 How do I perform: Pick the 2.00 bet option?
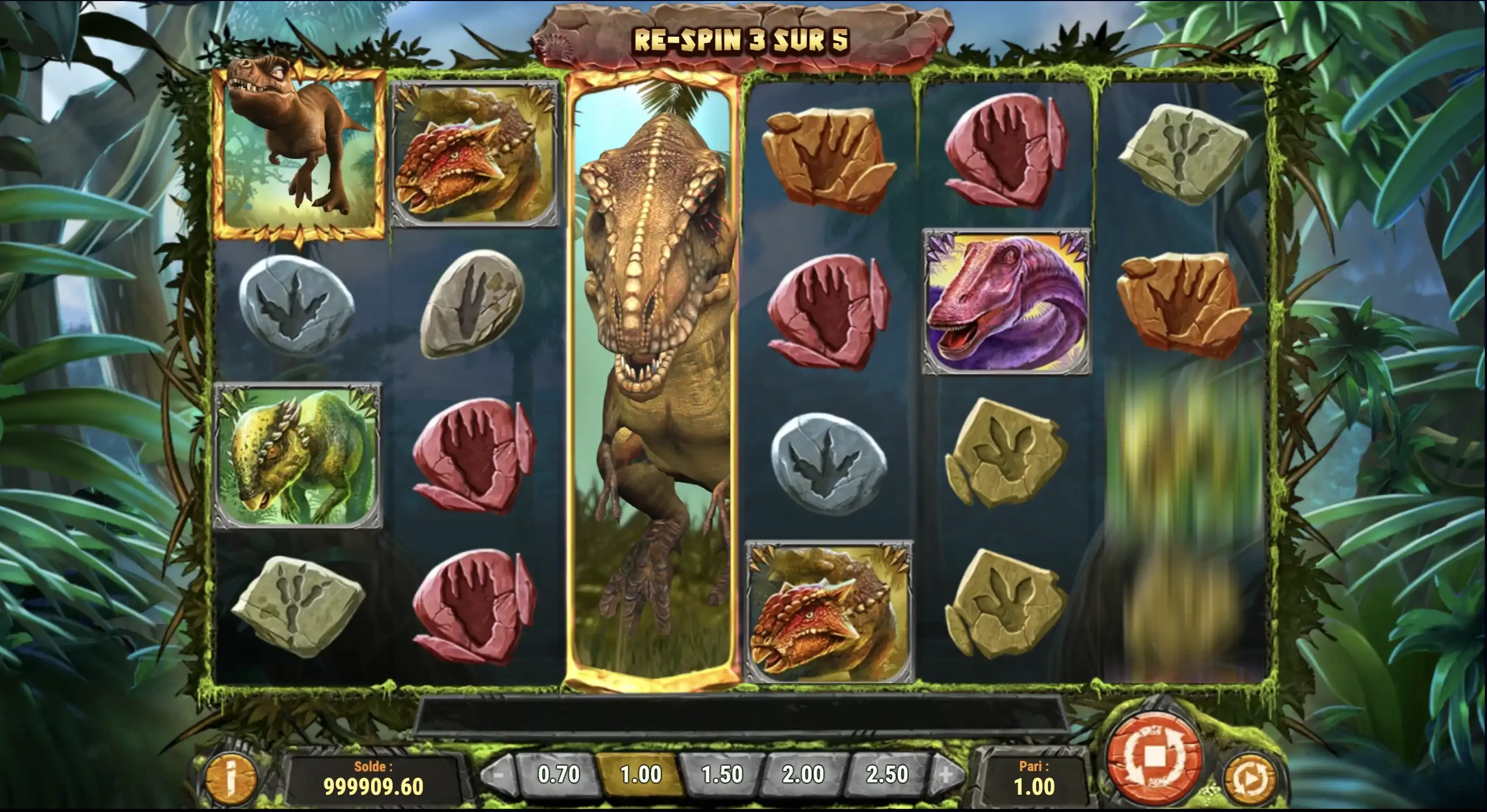pyautogui.click(x=803, y=774)
